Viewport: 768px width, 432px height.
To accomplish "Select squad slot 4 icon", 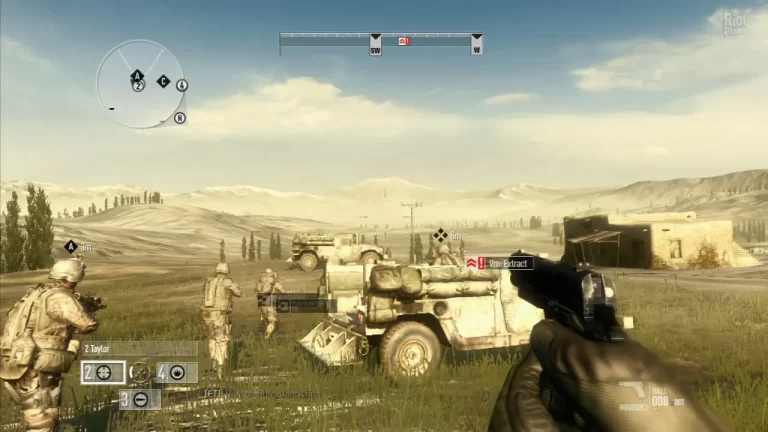I will 176,373.
